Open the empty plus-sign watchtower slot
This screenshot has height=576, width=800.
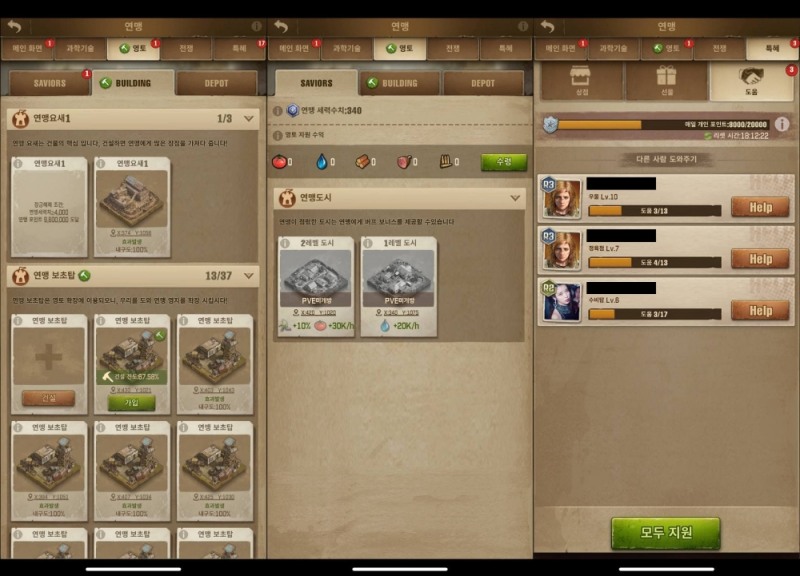pyautogui.click(x=48, y=358)
